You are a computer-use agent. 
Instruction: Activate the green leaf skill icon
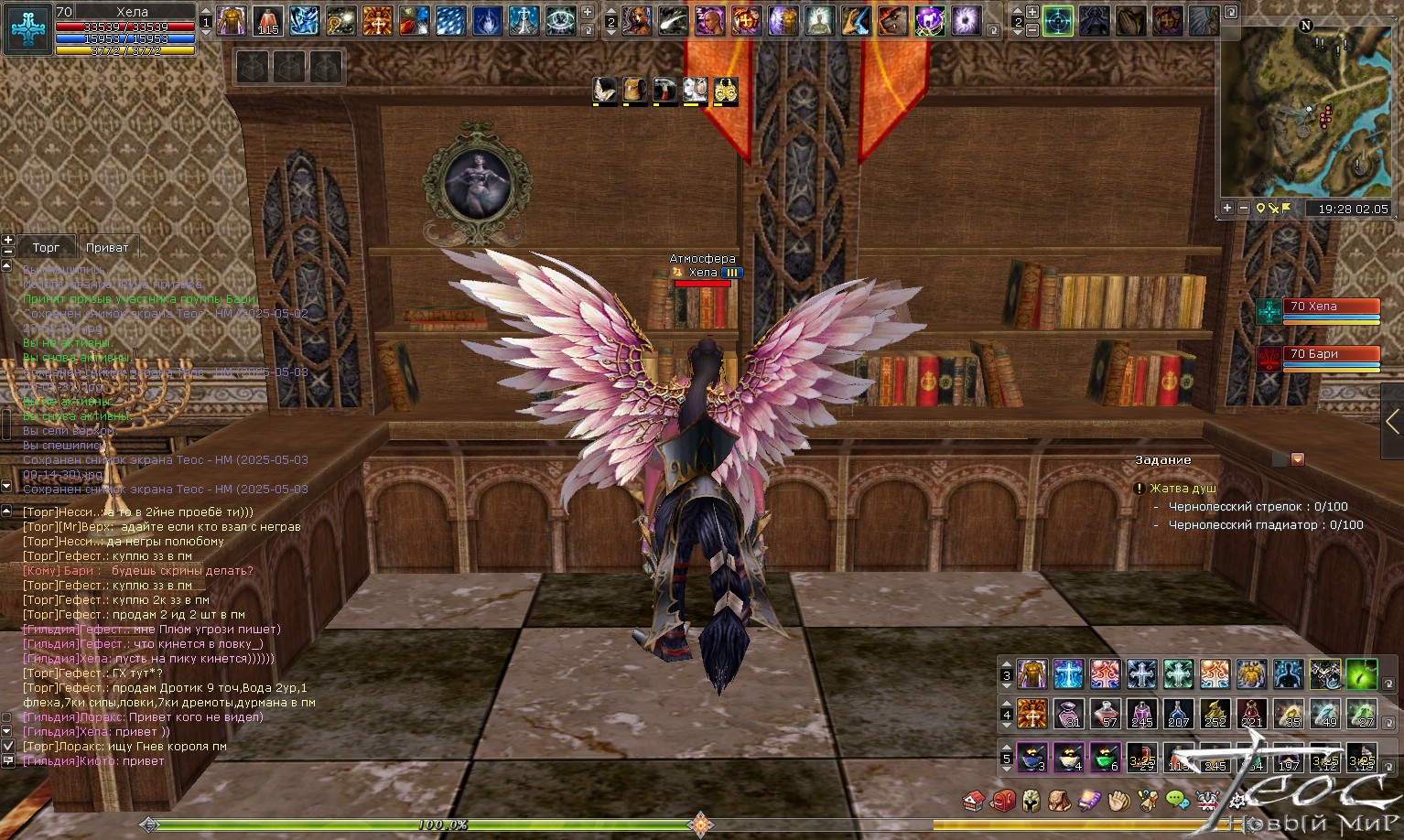pos(1361,674)
